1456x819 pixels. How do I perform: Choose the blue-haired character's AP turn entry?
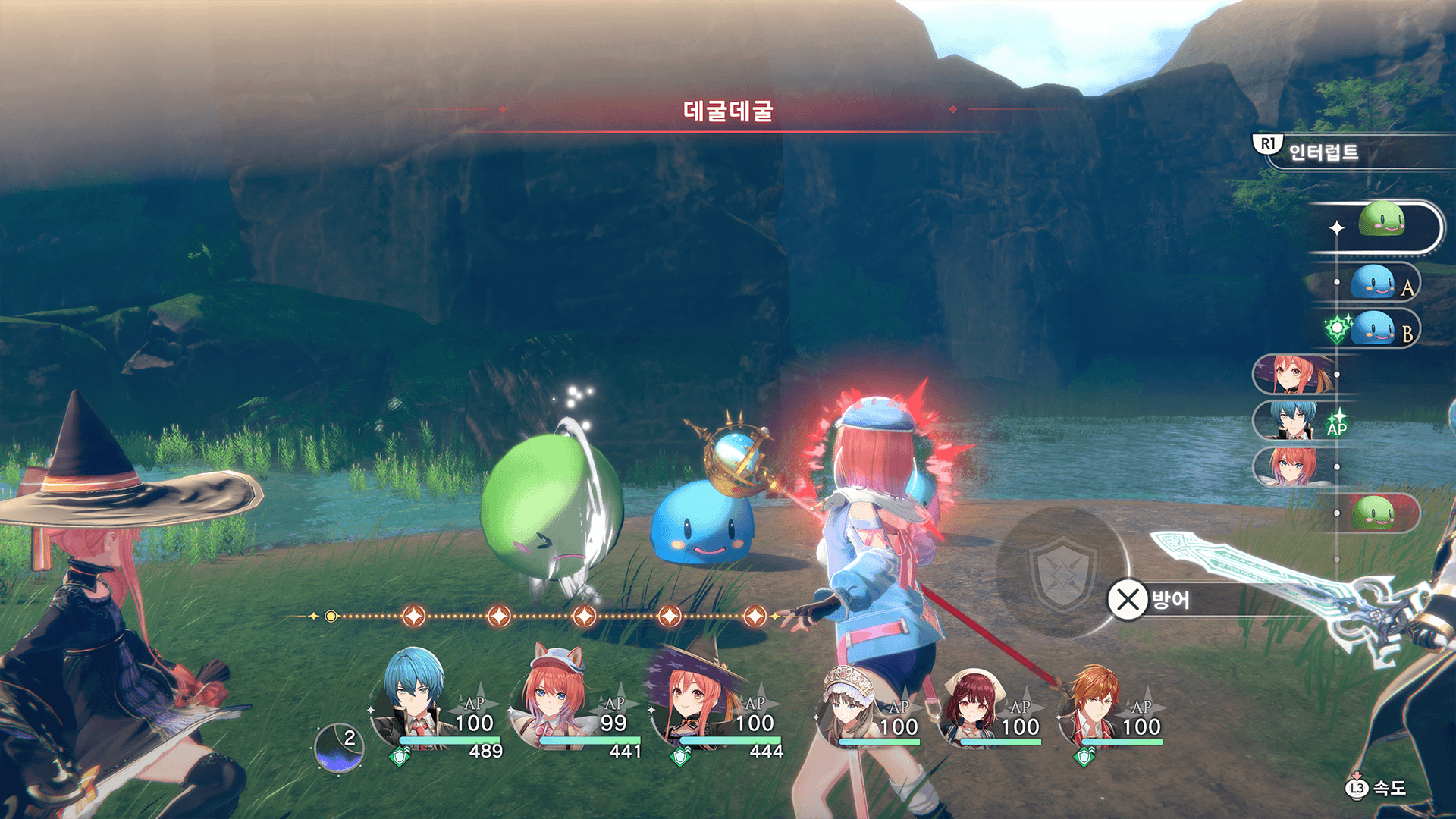(x=1292, y=420)
